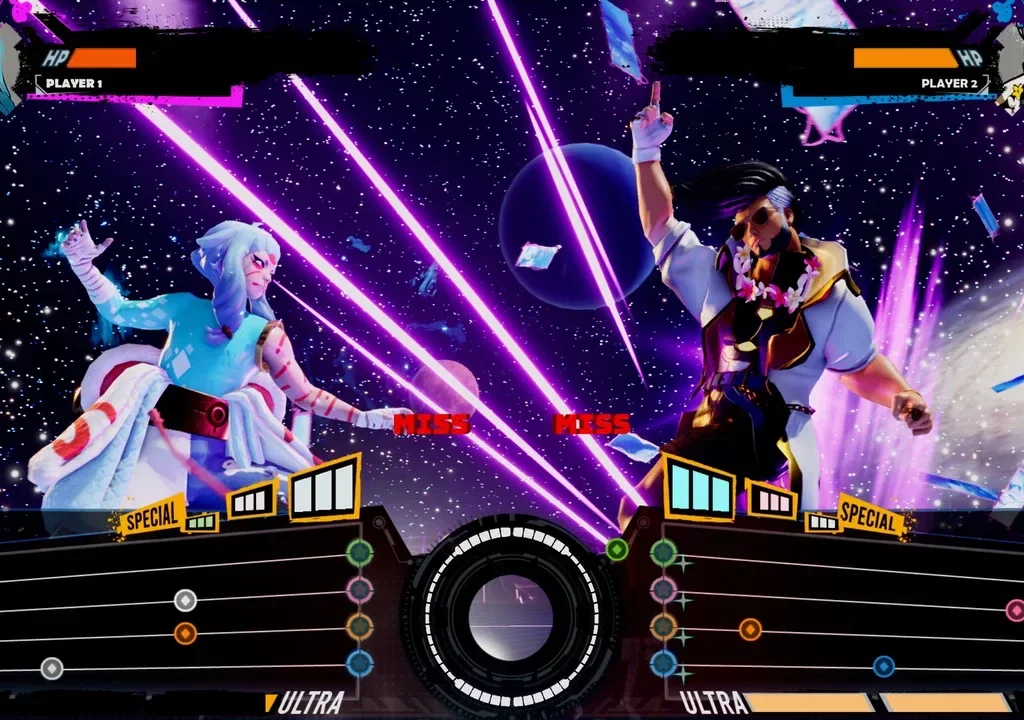Hit Player 1's blue lane target
Image resolution: width=1024 pixels, height=720 pixels.
coord(360,663)
